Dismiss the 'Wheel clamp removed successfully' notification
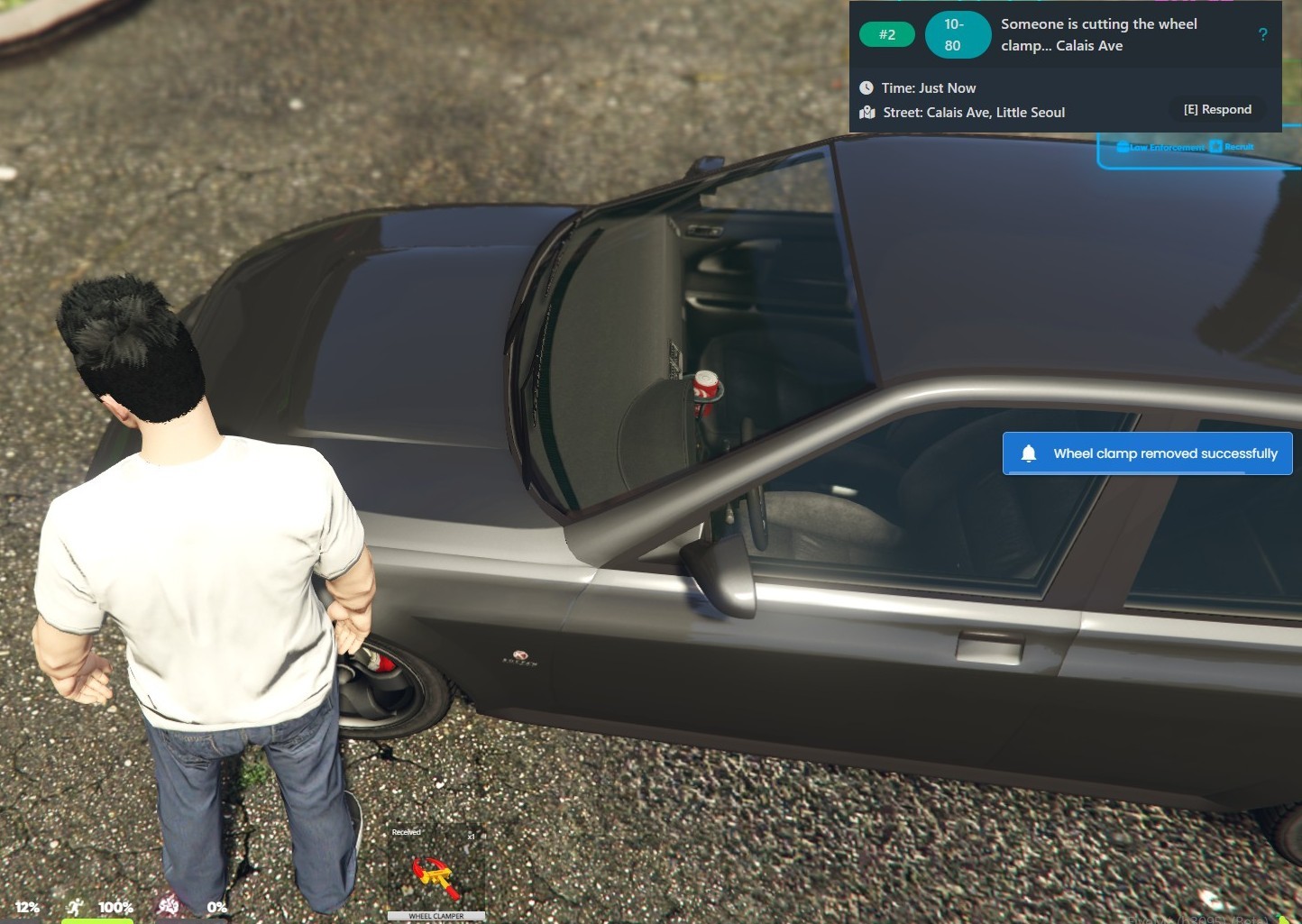The height and width of the screenshot is (924, 1302). tap(1147, 453)
